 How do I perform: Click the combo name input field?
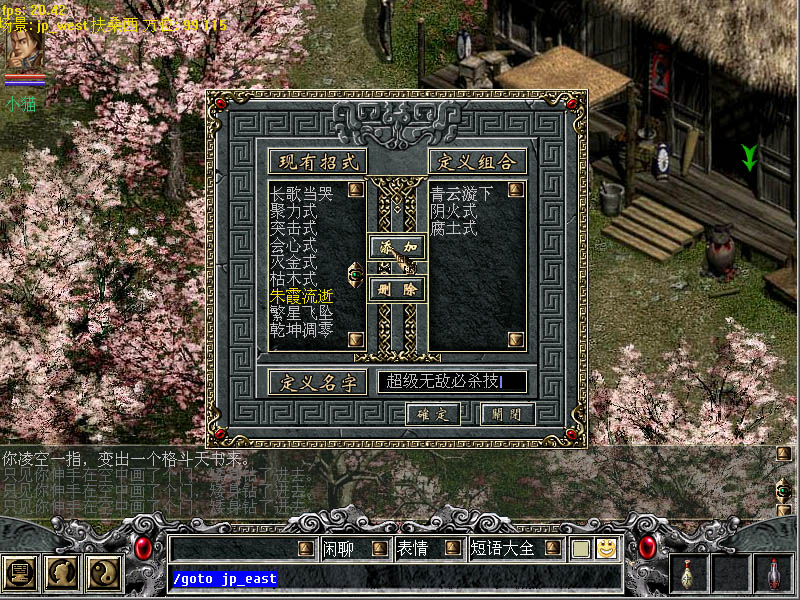click(x=452, y=381)
